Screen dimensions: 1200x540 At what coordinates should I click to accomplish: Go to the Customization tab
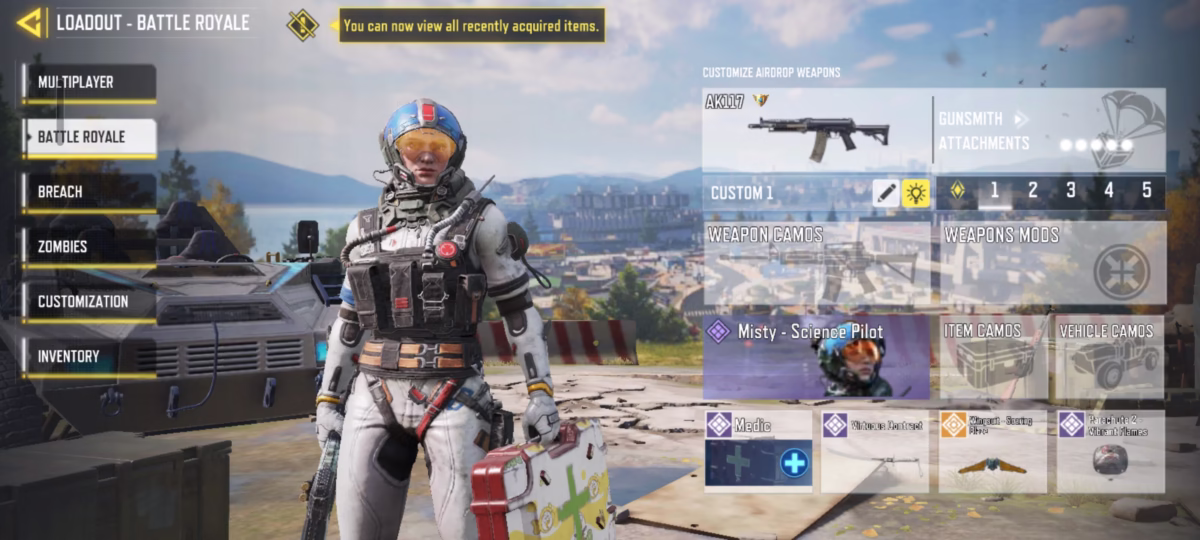point(89,302)
